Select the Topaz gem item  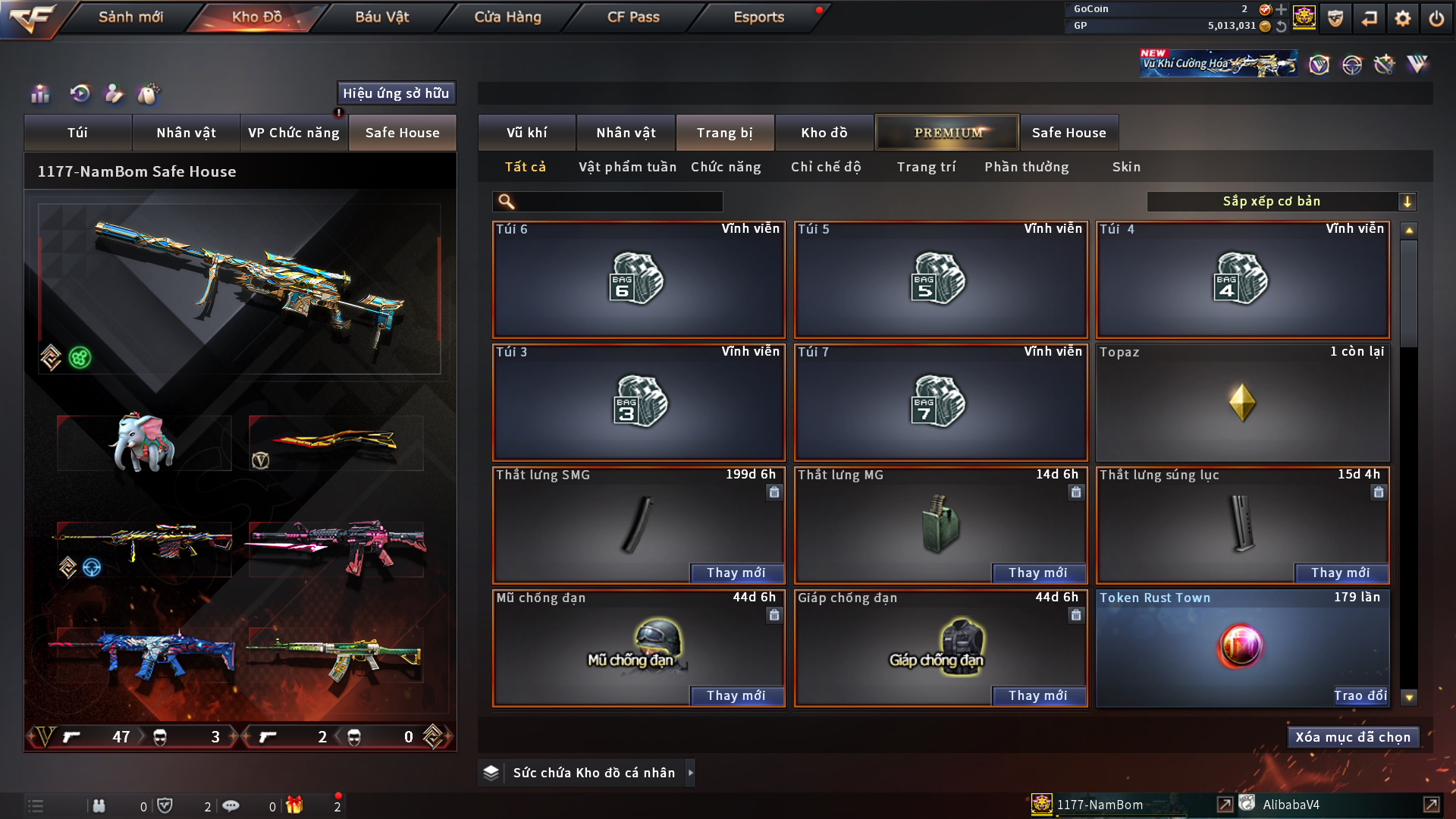click(1242, 403)
